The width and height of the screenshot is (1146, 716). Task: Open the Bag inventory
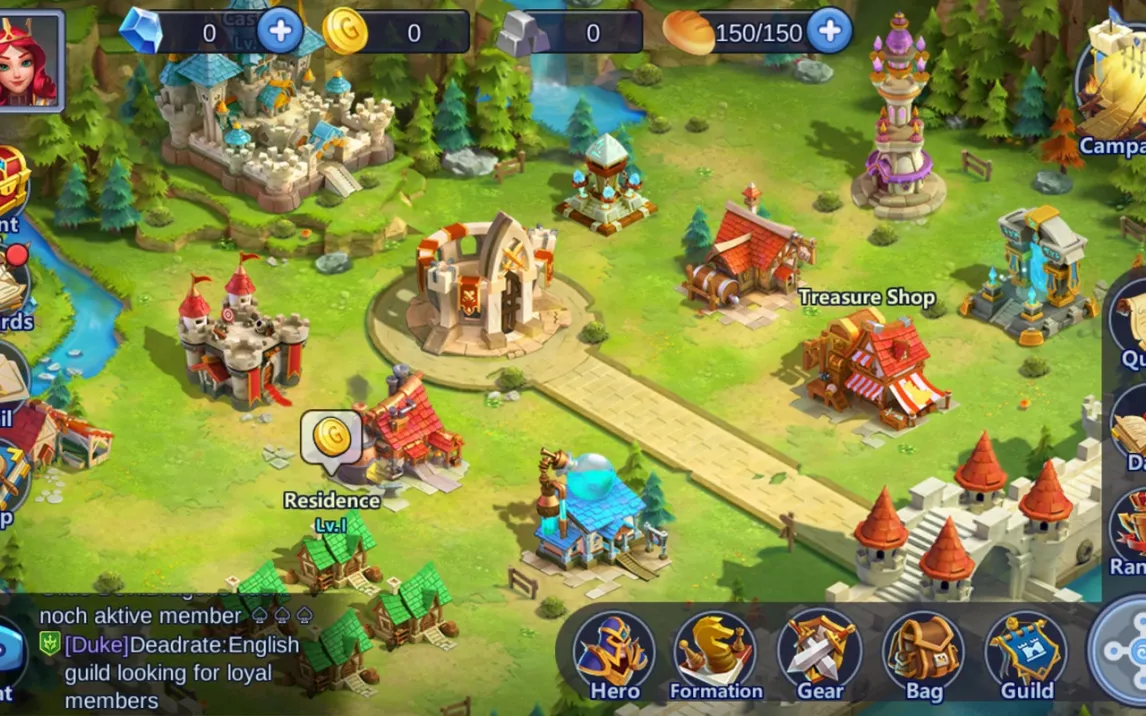(x=923, y=654)
